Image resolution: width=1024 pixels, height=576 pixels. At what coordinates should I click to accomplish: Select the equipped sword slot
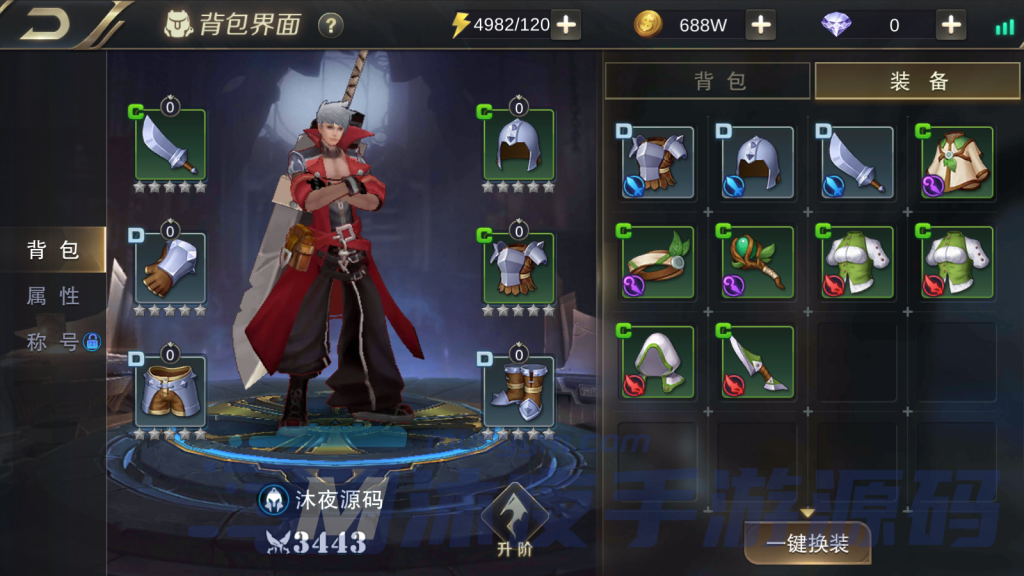171,146
